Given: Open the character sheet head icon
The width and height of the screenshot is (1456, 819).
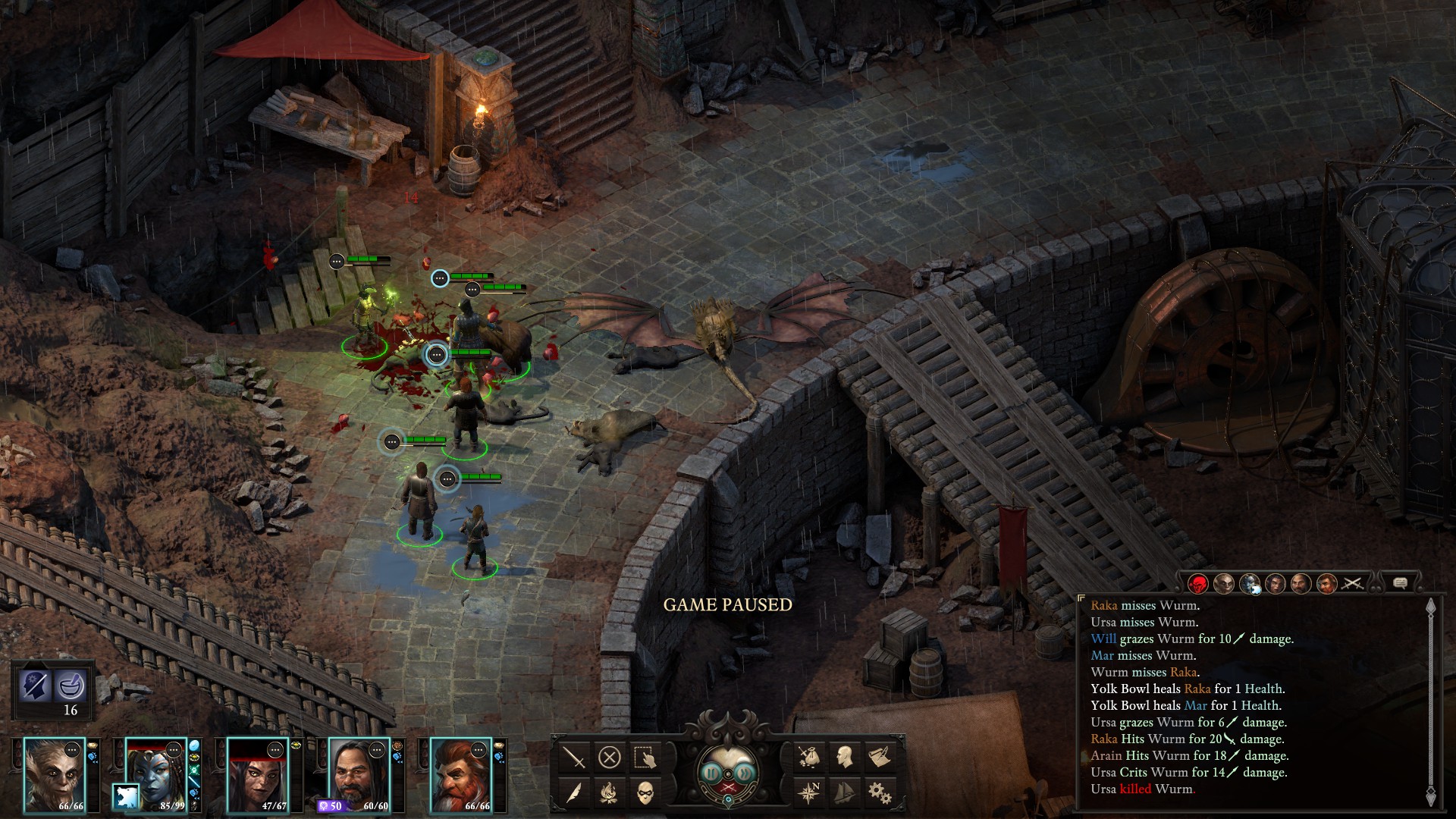Looking at the screenshot, I should (x=844, y=756).
